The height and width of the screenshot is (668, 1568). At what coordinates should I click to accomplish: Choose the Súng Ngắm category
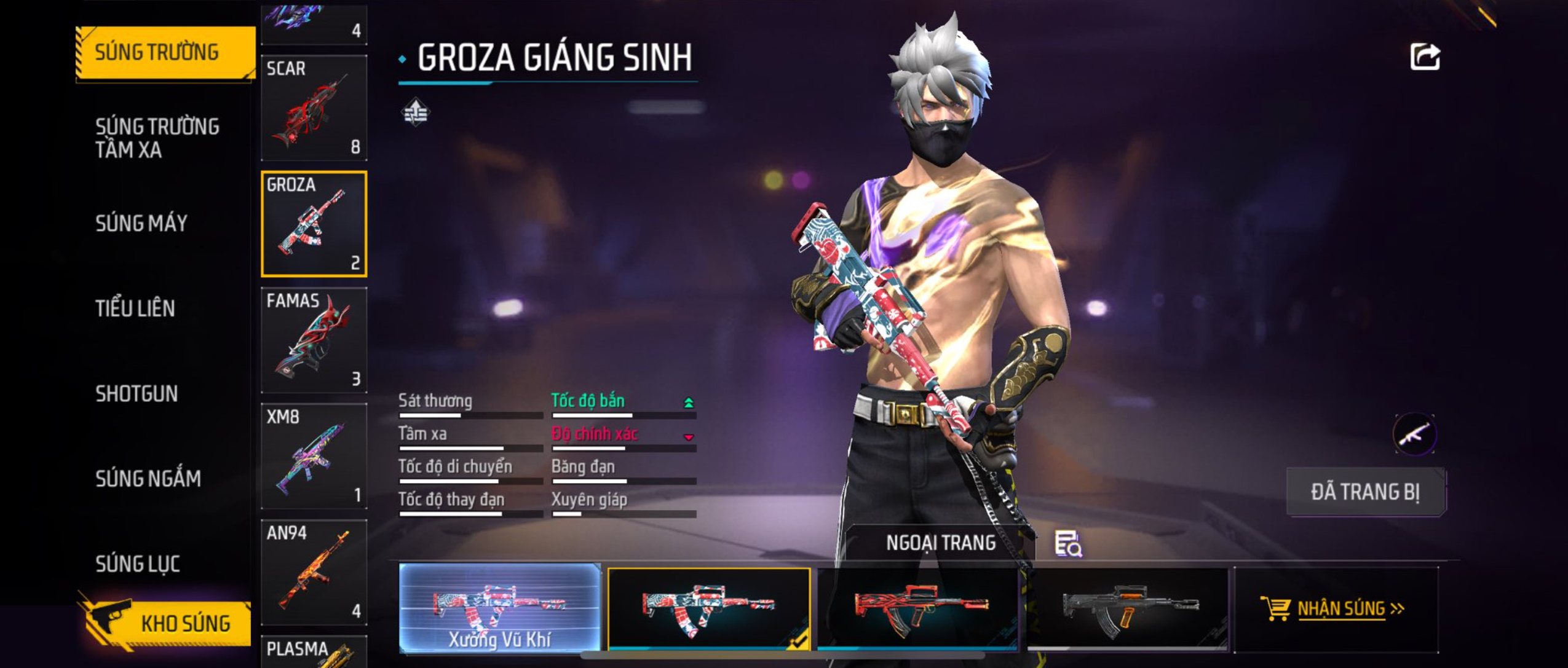[148, 478]
